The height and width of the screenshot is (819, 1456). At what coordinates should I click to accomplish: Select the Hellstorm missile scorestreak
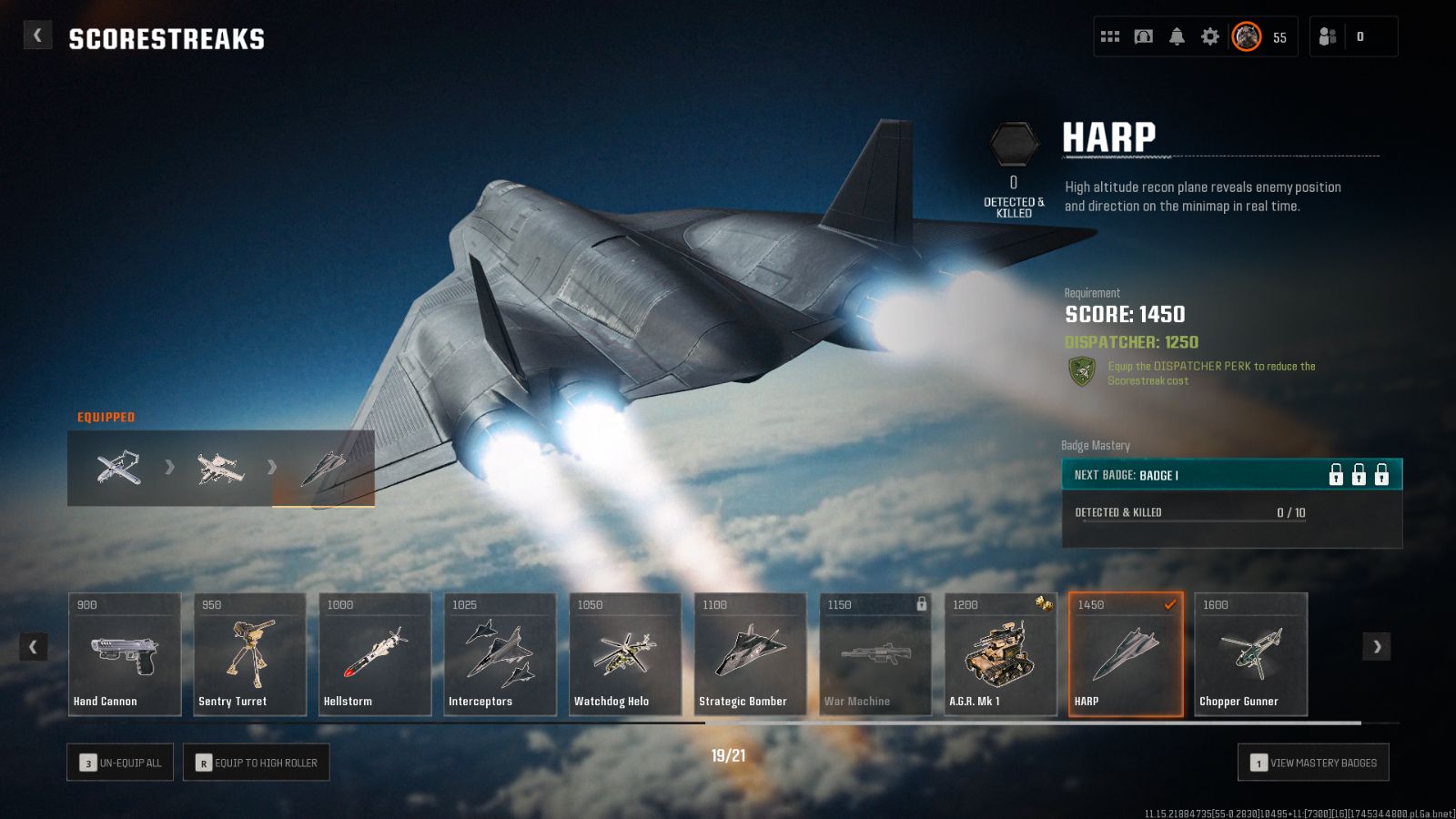[375, 655]
